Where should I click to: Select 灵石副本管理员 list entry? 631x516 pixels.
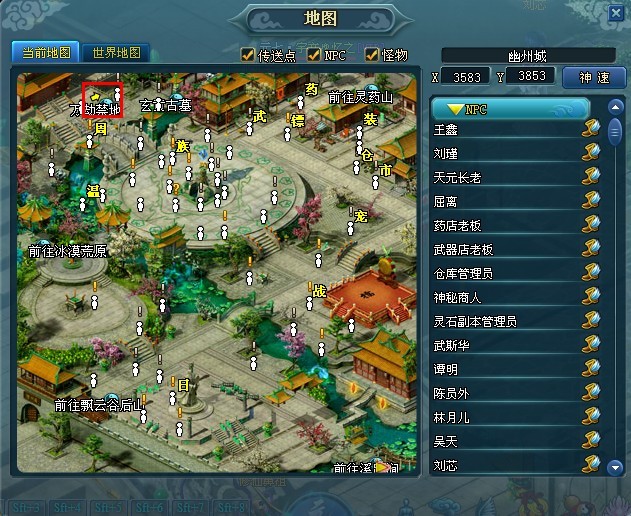475,321
